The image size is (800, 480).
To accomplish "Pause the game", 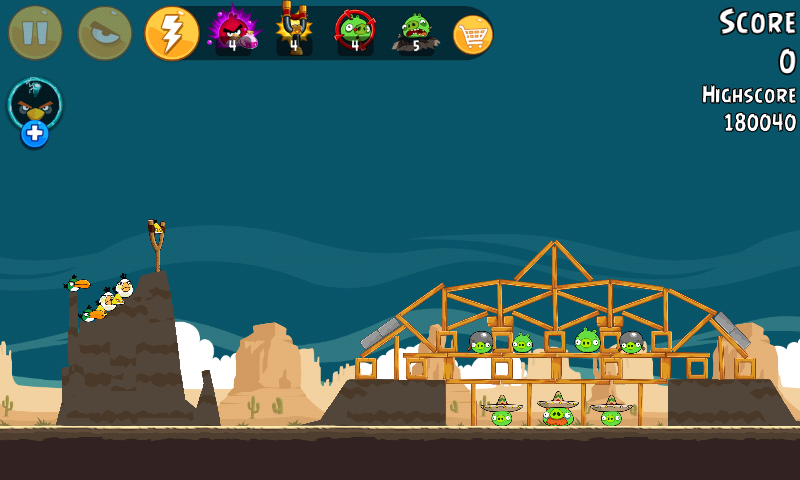I will [35, 33].
